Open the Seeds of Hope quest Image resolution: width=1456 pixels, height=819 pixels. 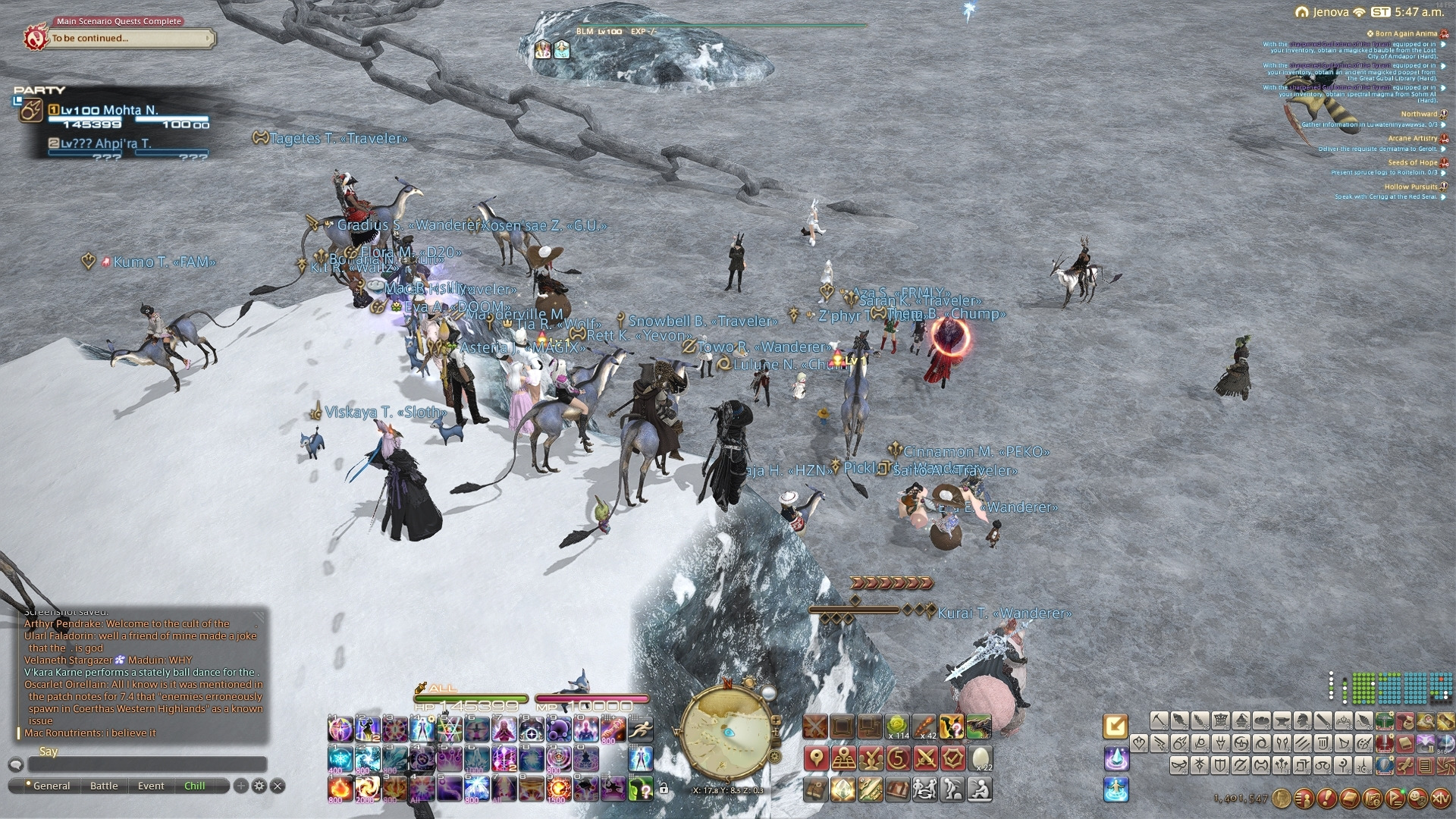pyautogui.click(x=1412, y=162)
